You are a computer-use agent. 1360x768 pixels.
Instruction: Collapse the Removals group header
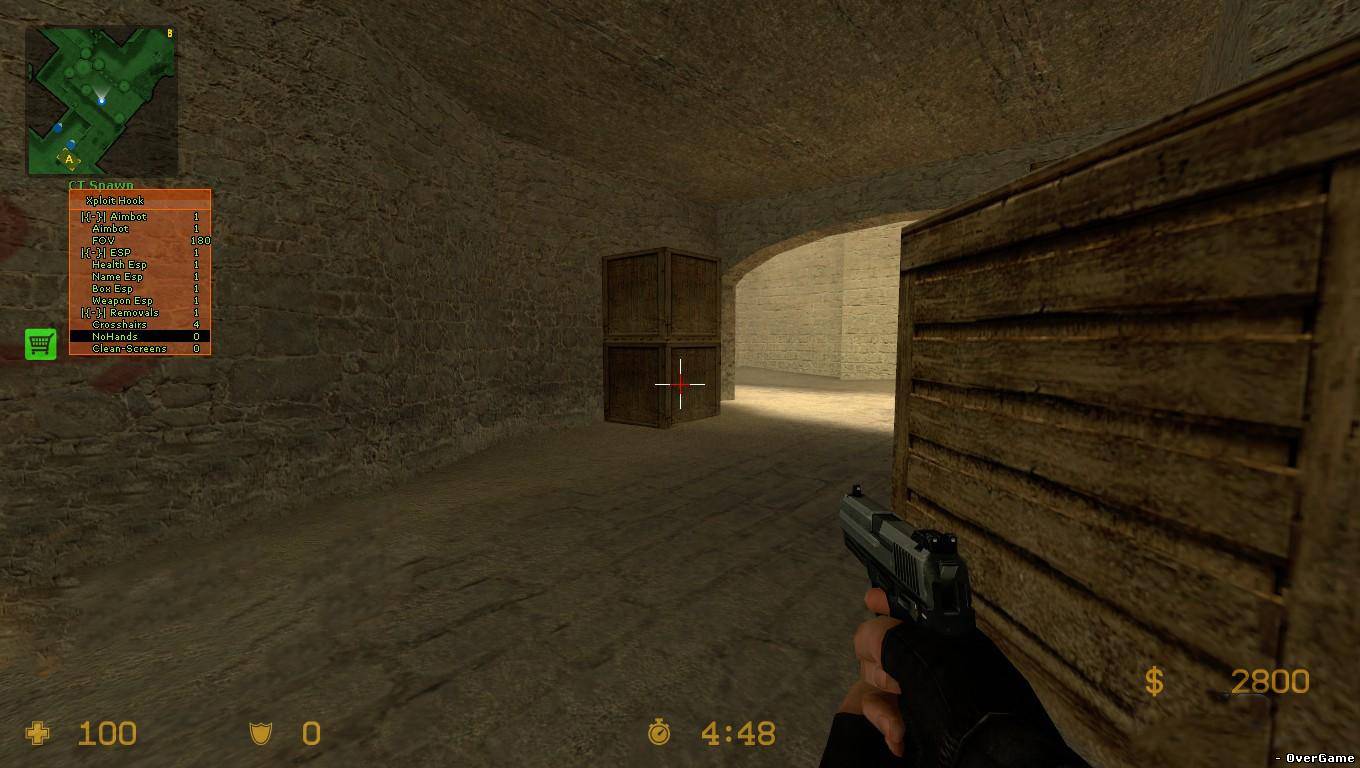pos(120,313)
